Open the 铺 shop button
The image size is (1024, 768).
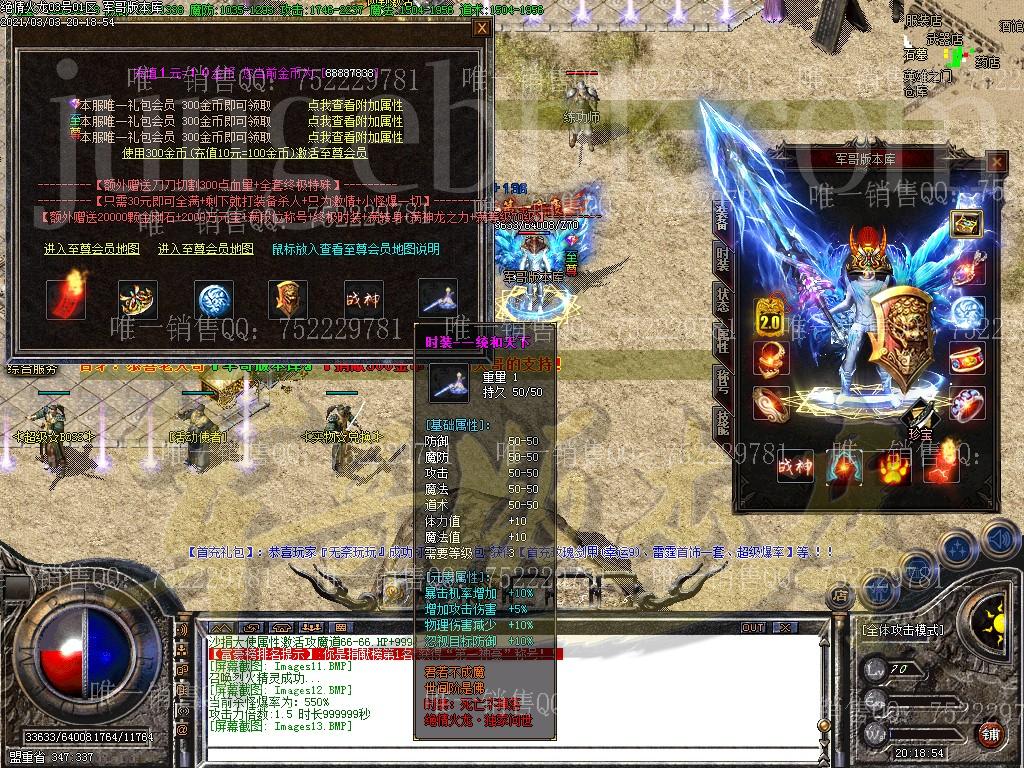[990, 735]
